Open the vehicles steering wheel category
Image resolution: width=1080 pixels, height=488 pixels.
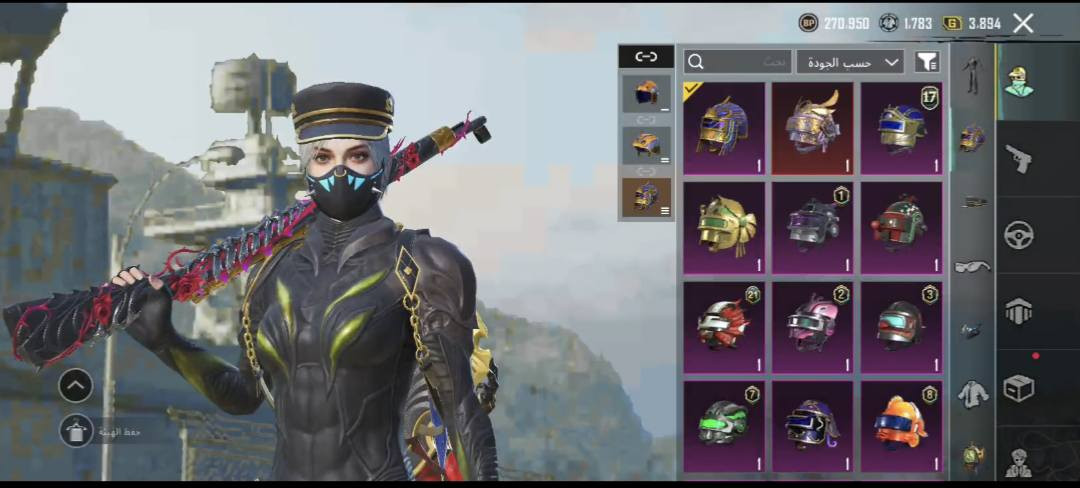click(x=1018, y=235)
